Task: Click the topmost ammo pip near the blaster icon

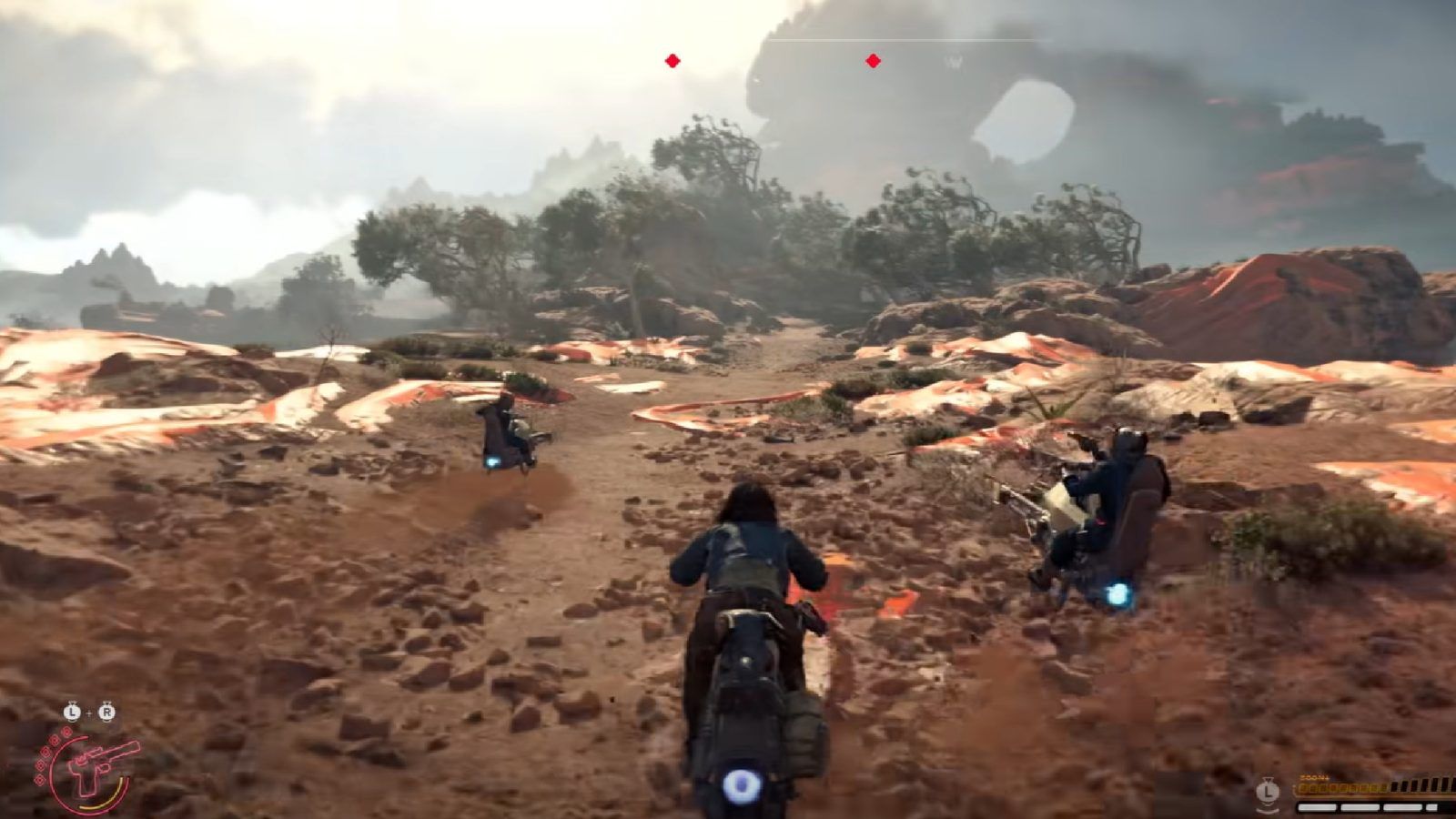Action: tap(66, 733)
